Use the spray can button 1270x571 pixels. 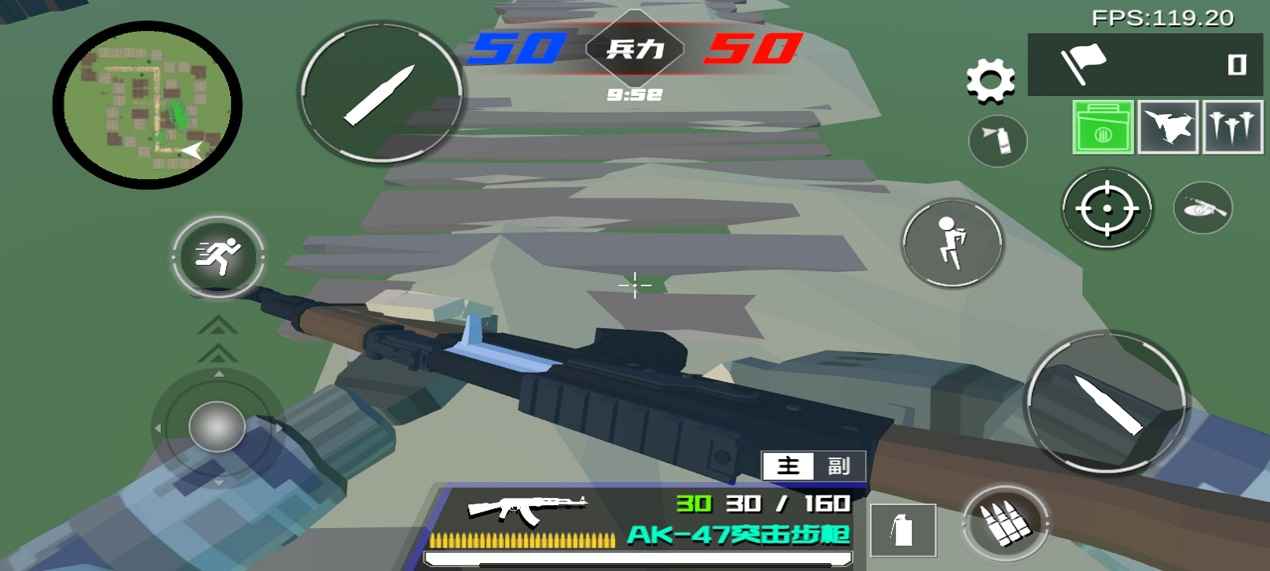(x=997, y=141)
